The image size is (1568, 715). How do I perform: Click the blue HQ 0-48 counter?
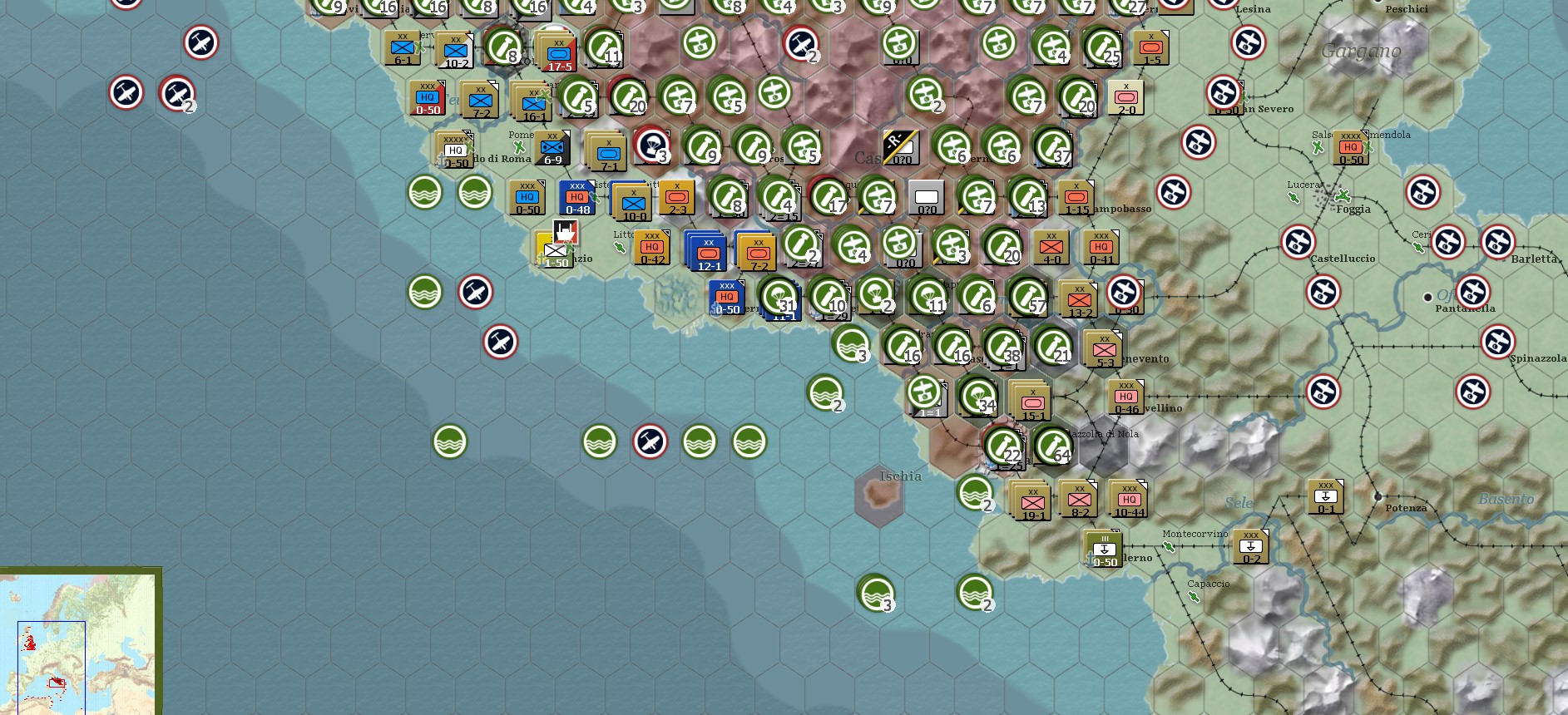click(577, 198)
